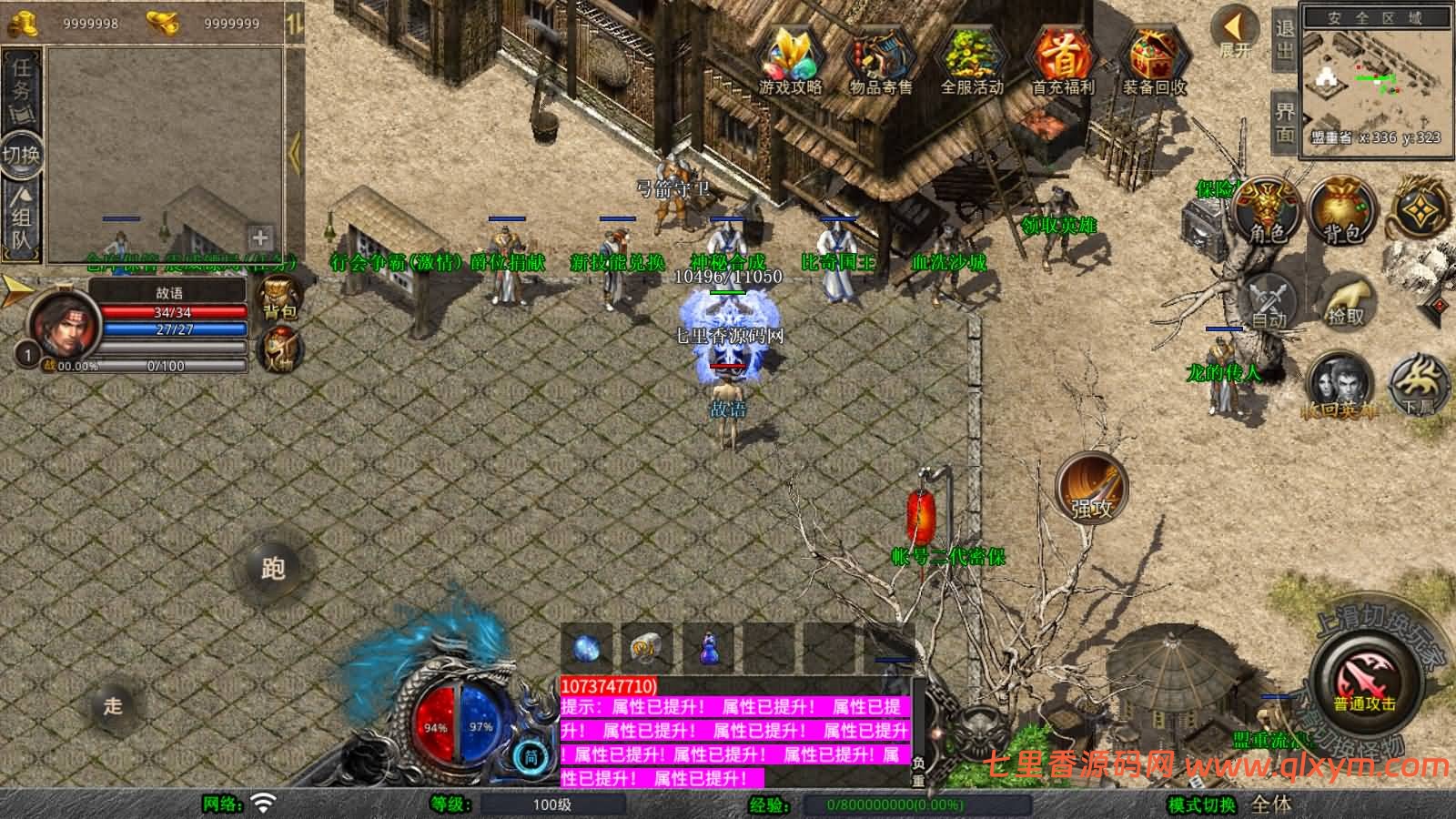This screenshot has height=819, width=1456.
Task: Click the 退出 exit button
Action: 1284,40
